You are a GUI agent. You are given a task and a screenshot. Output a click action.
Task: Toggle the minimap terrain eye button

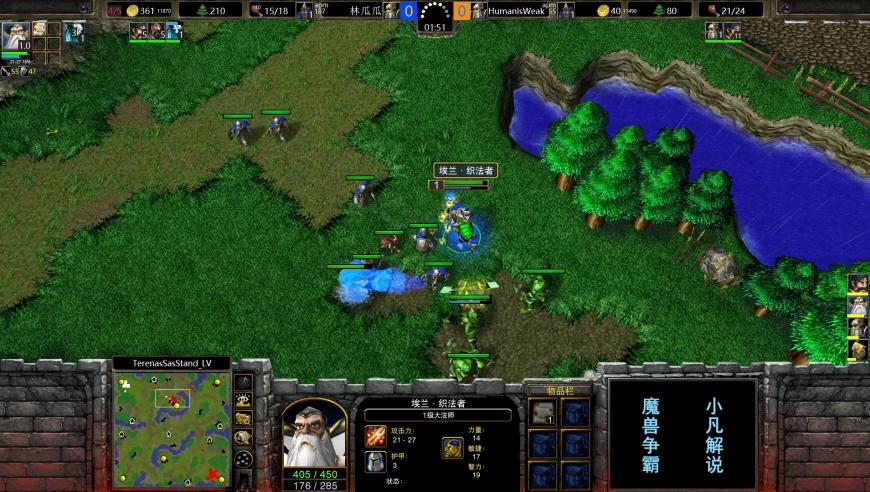coord(243,400)
